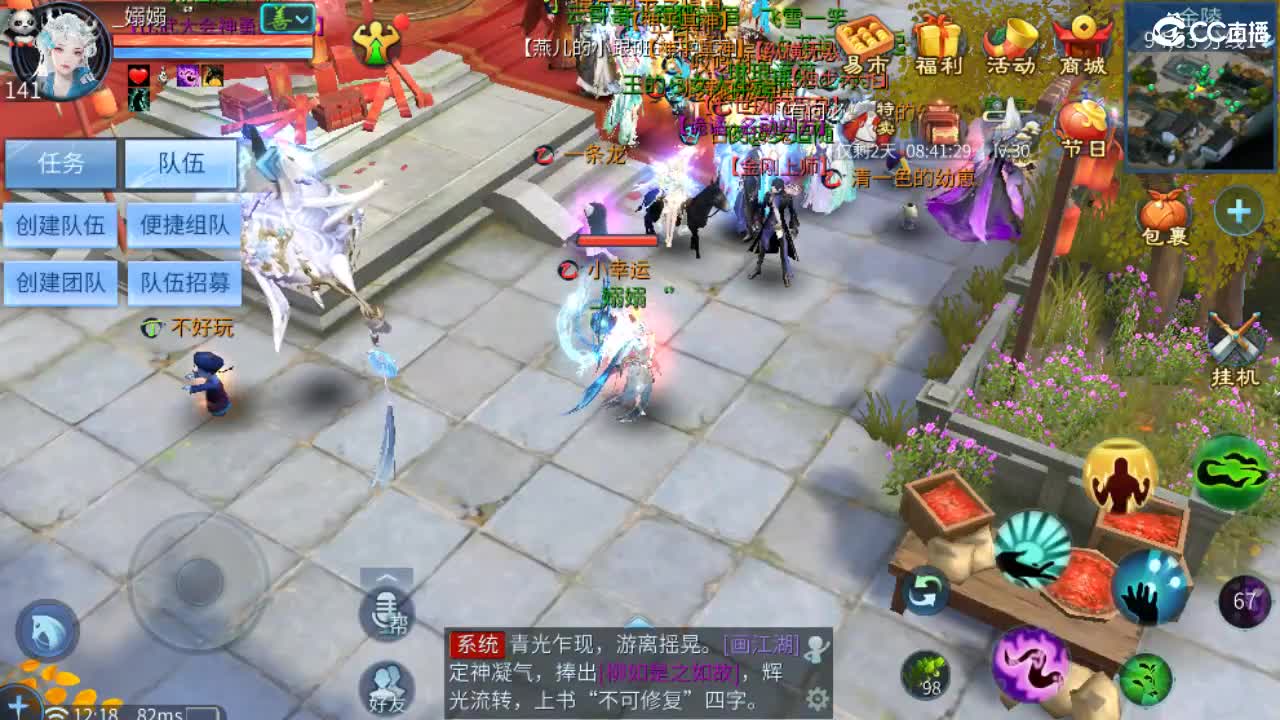The image size is (1280, 720).
Task: Switch to the 任务 tab
Action: 60,165
